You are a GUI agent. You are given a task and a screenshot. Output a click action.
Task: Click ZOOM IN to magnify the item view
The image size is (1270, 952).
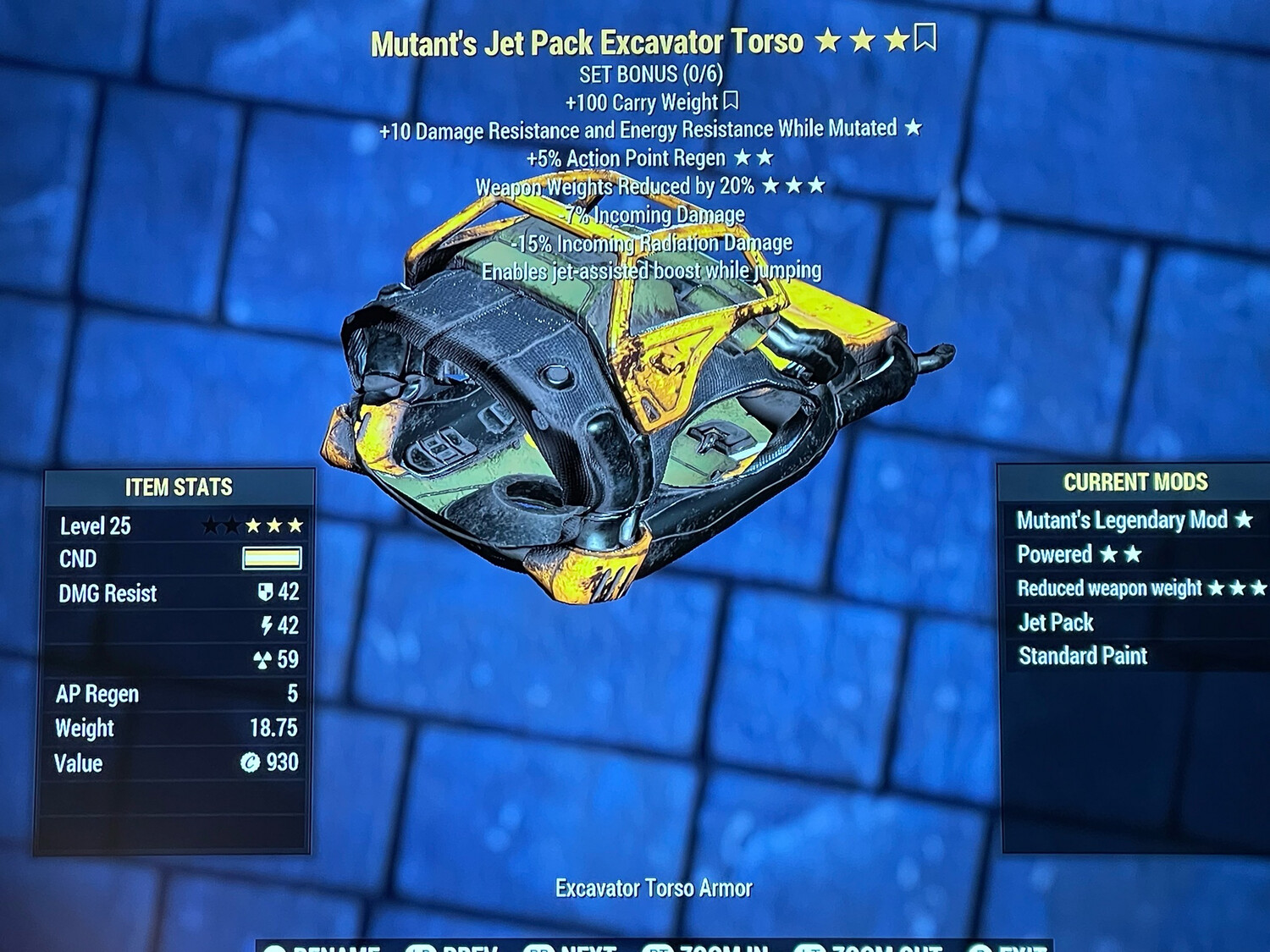point(724,948)
